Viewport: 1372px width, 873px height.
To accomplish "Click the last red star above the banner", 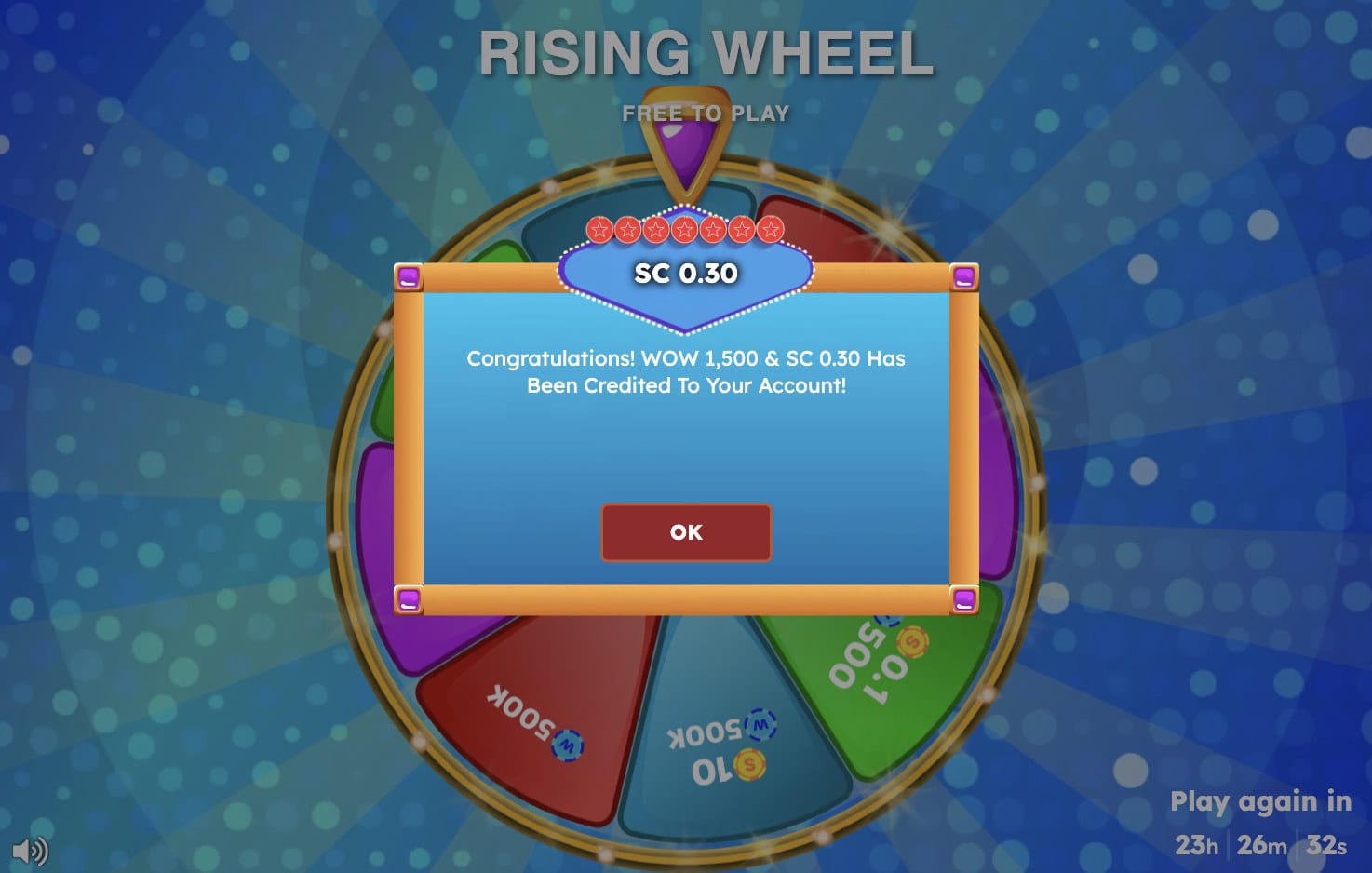I will 771,228.
